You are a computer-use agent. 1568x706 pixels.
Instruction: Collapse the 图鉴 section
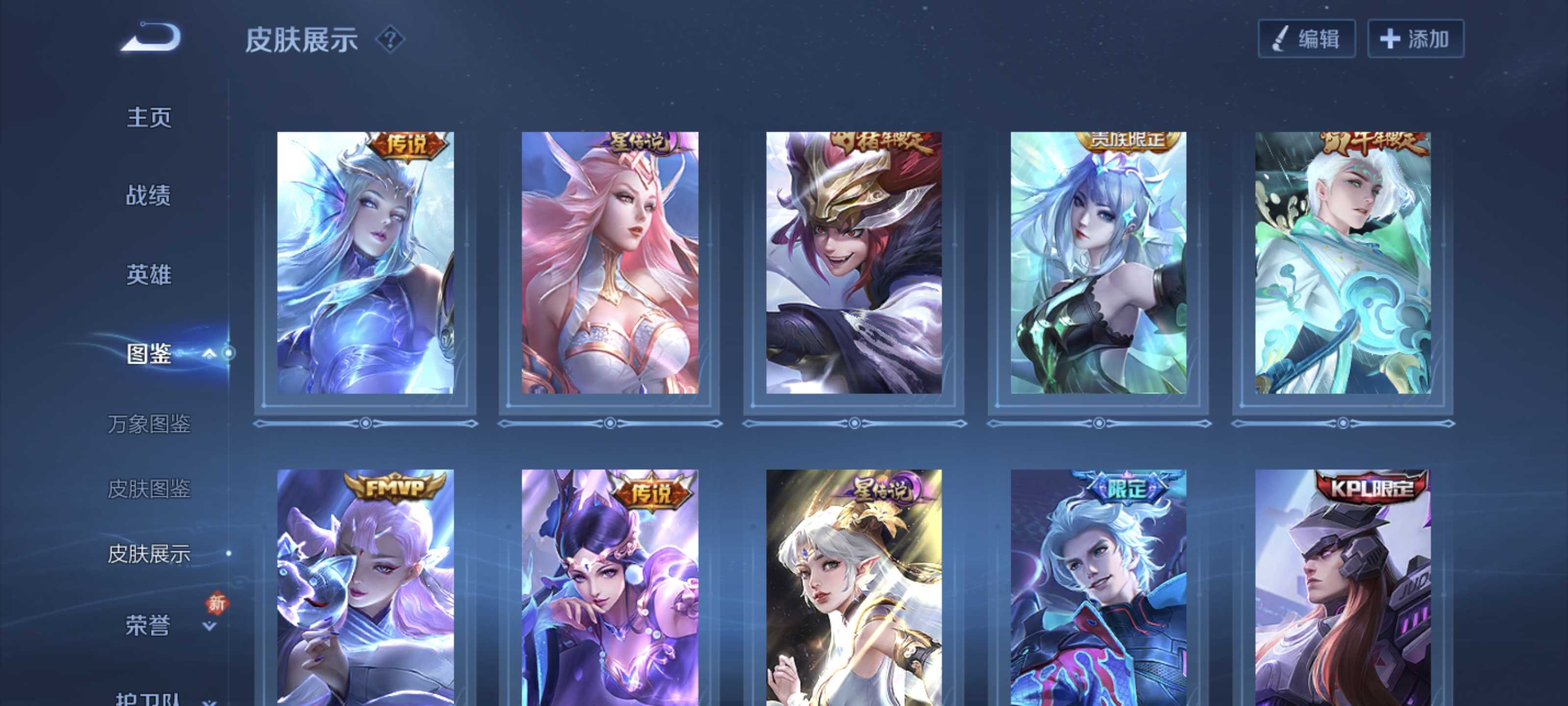point(209,353)
